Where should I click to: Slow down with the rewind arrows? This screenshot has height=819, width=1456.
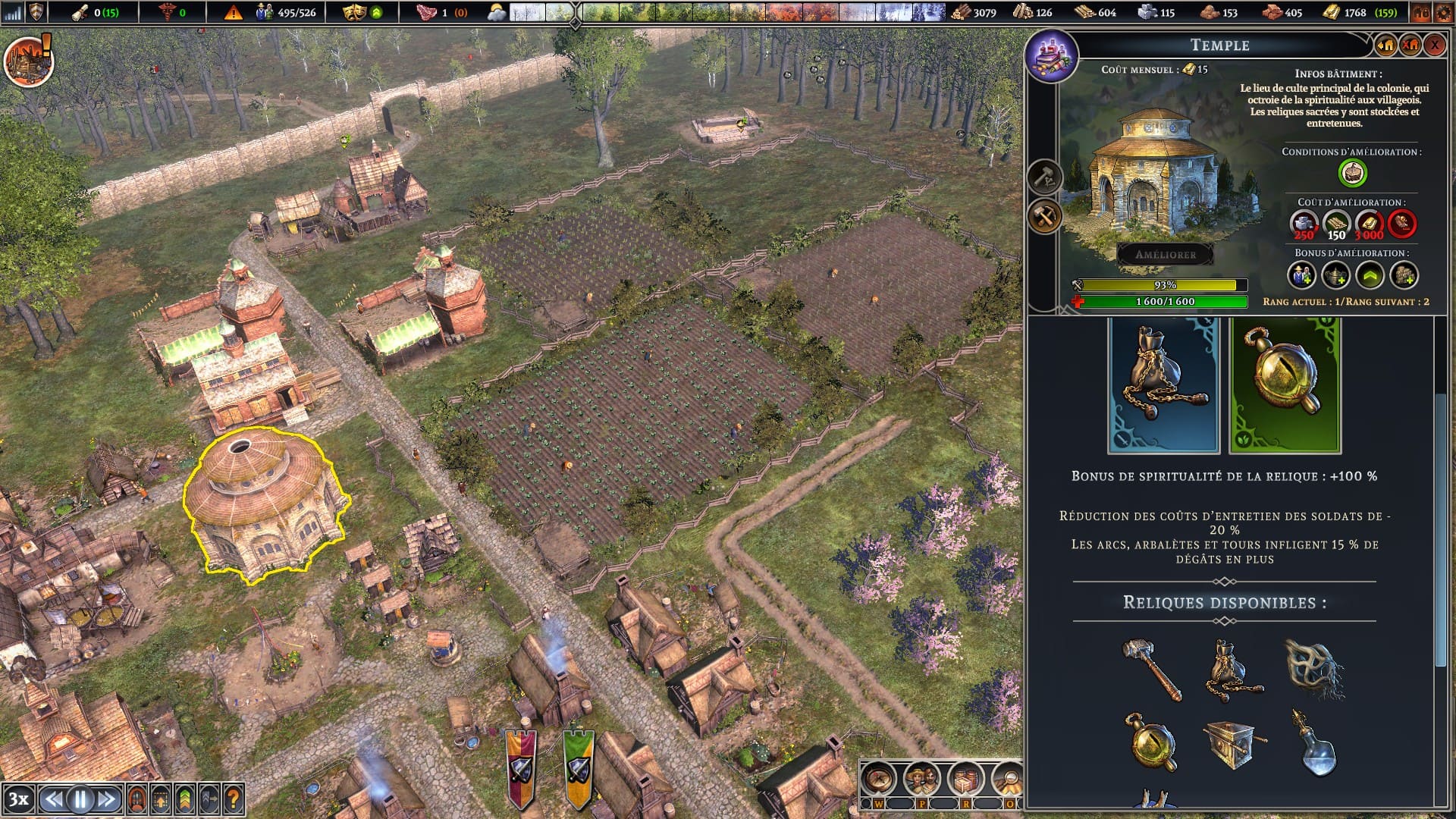(x=52, y=799)
